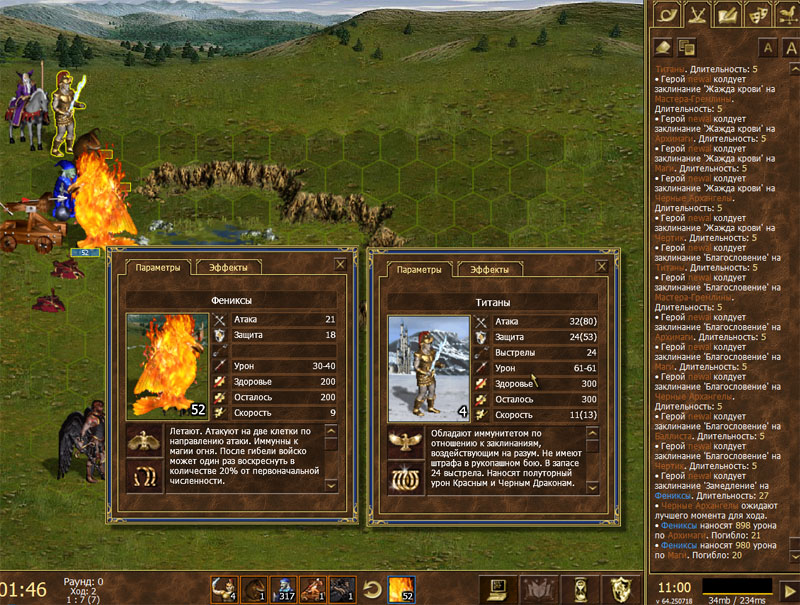The image size is (800, 605).
Task: Select the horseshoe ability icon for Фениксы
Action: point(144,474)
